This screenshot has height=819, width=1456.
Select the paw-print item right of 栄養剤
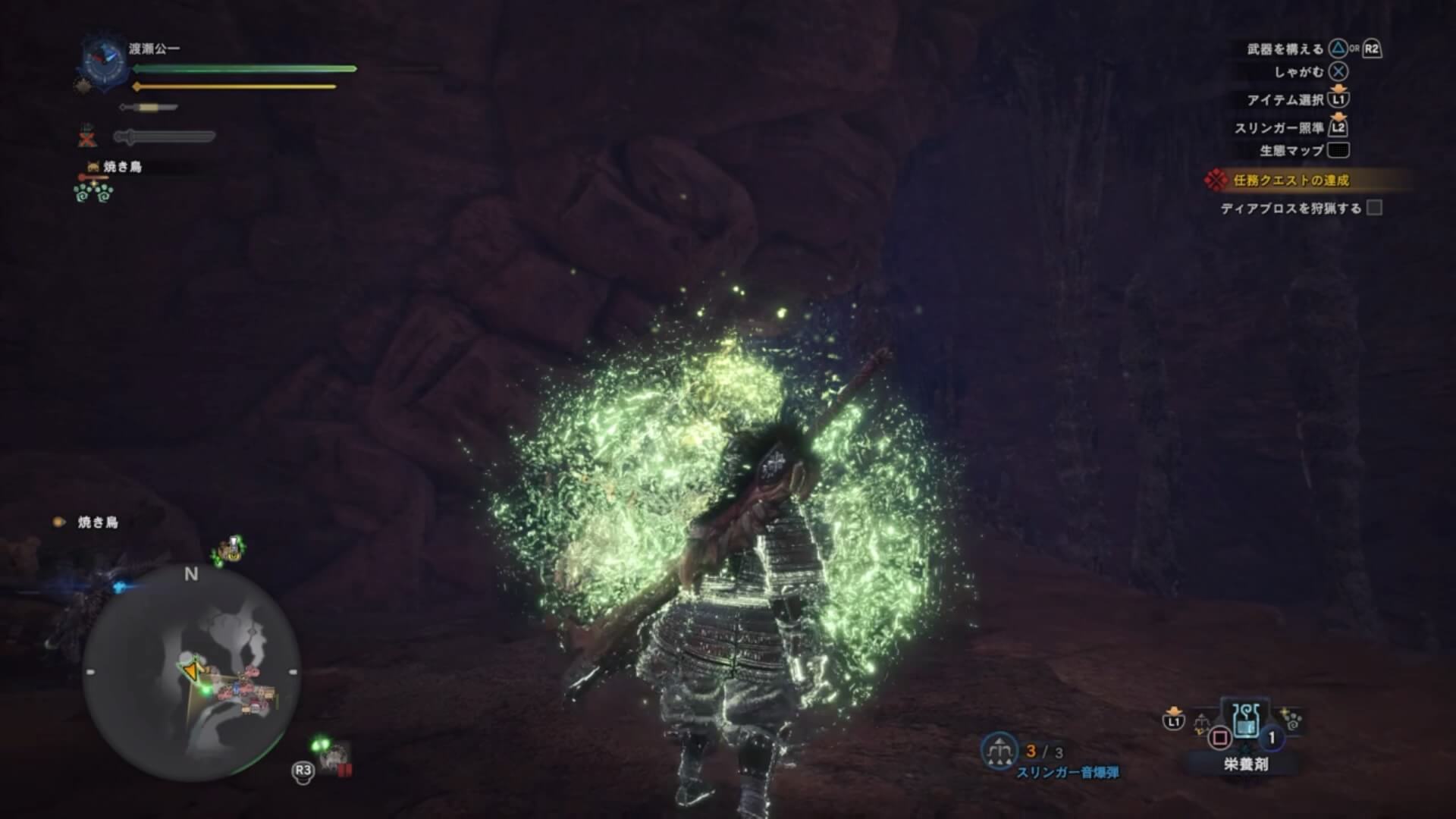[1290, 720]
